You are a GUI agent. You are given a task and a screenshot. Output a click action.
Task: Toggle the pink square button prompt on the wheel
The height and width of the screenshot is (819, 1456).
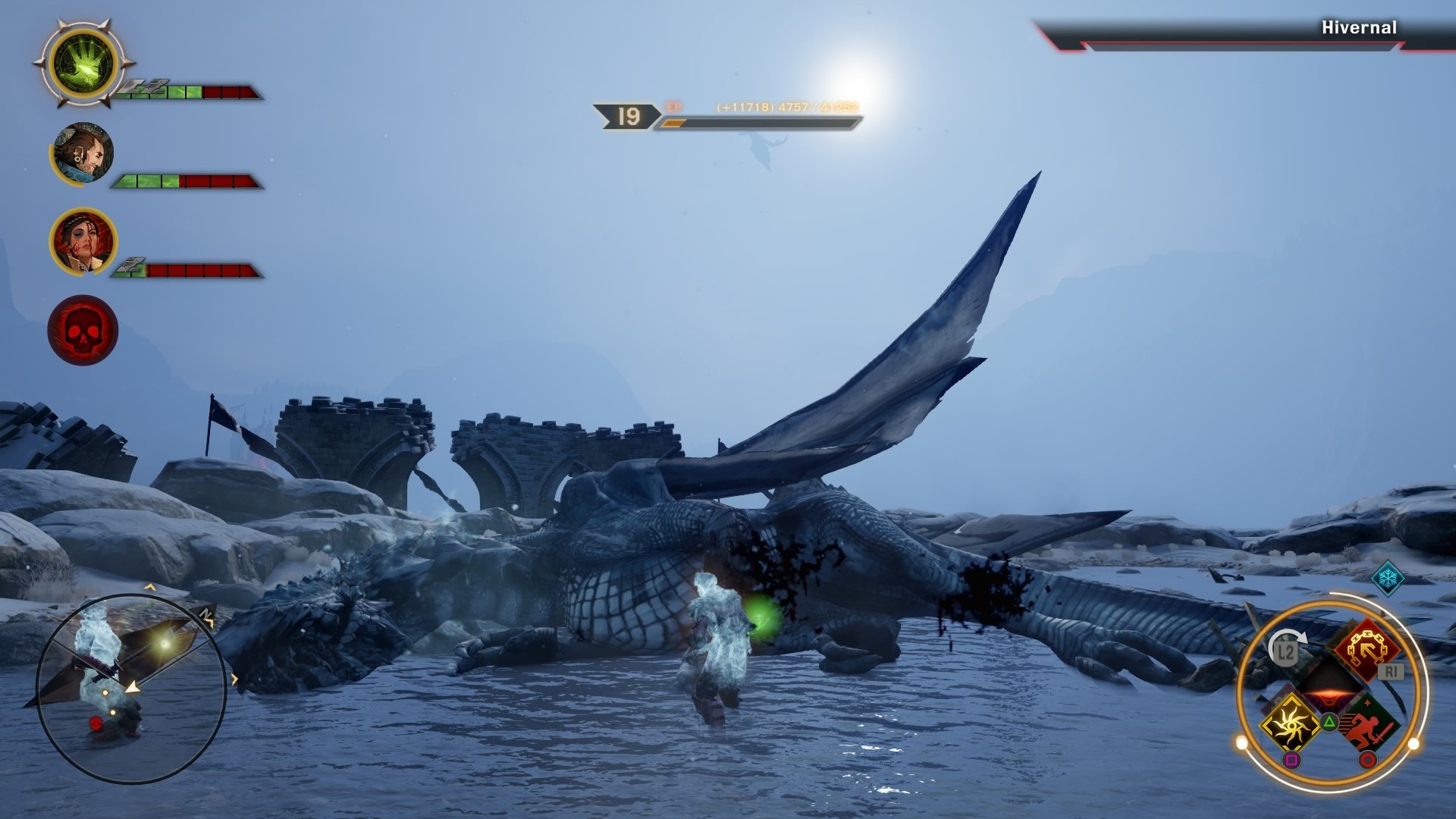point(1293,759)
